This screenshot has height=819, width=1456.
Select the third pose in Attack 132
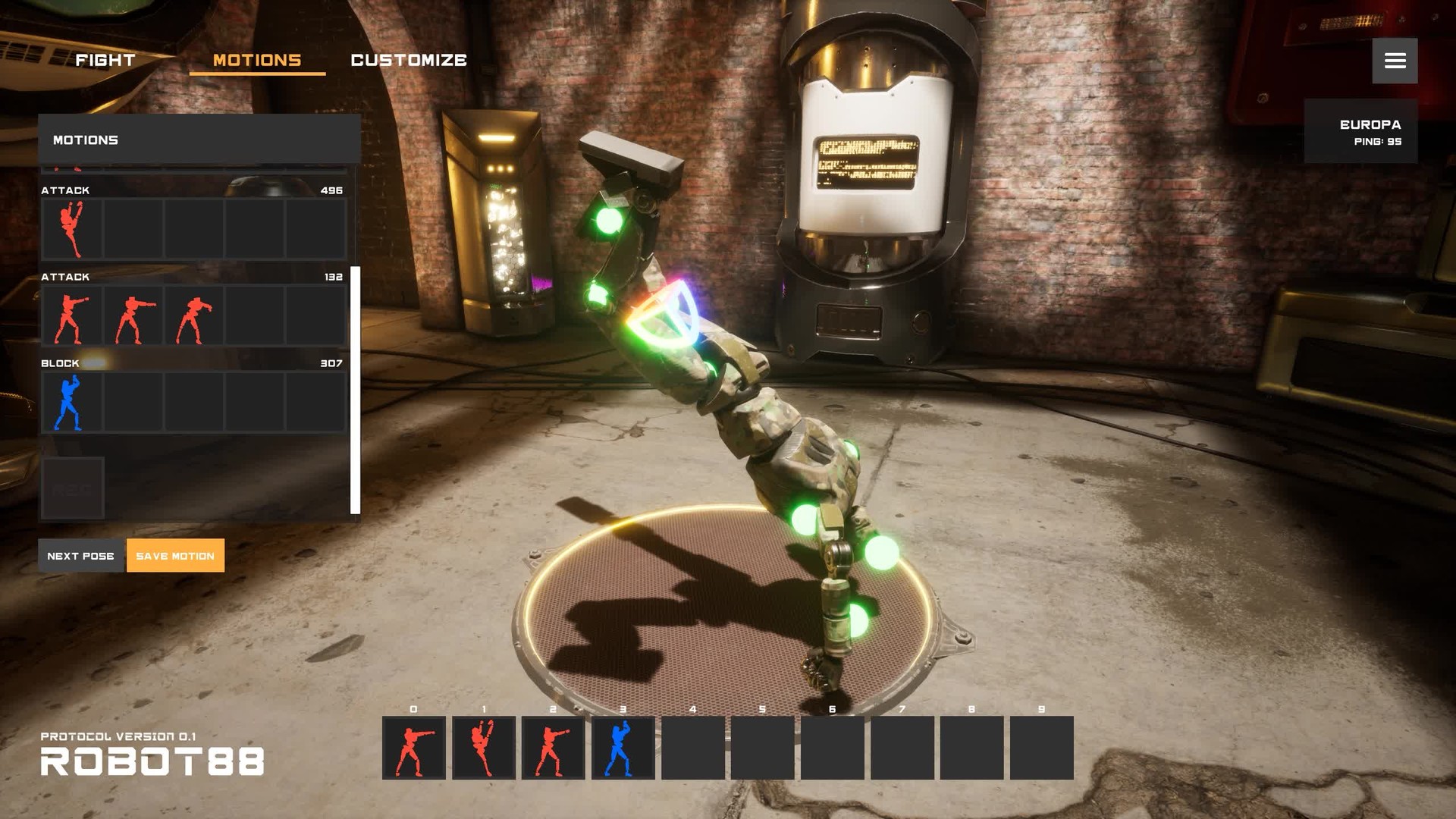pos(194,316)
